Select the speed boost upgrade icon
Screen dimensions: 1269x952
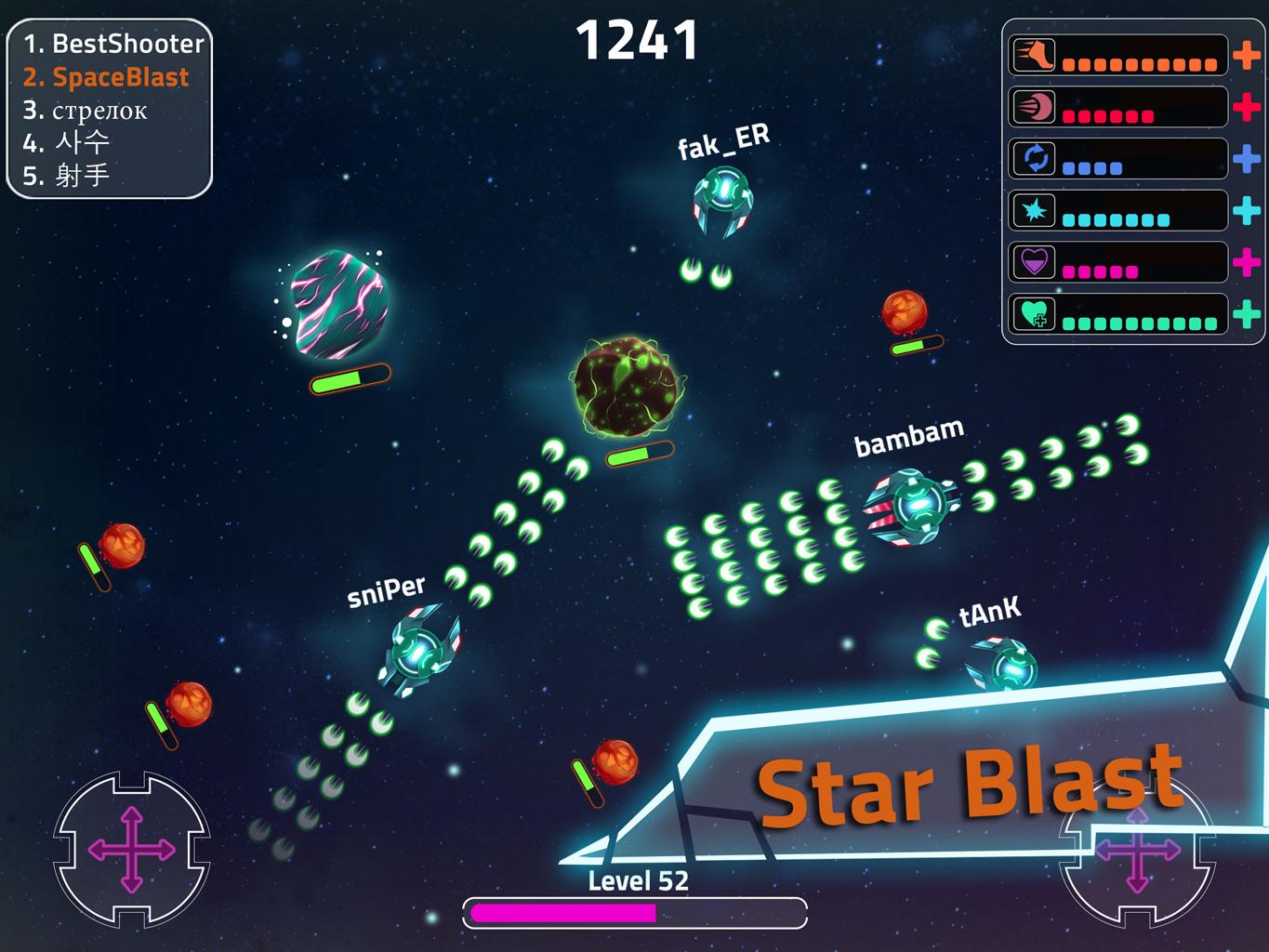click(1034, 56)
